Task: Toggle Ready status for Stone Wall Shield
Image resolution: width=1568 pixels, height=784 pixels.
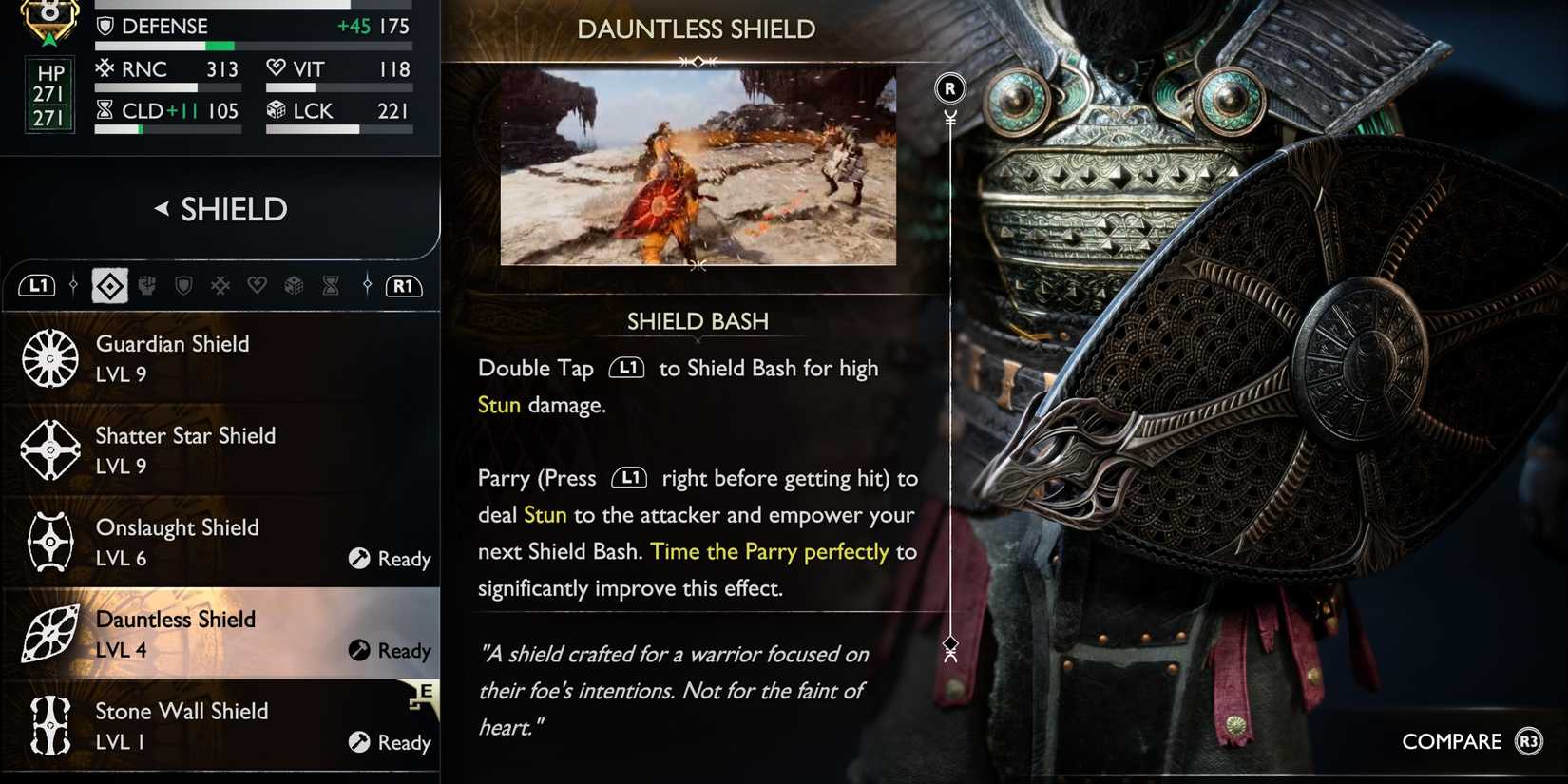Action: coord(390,742)
